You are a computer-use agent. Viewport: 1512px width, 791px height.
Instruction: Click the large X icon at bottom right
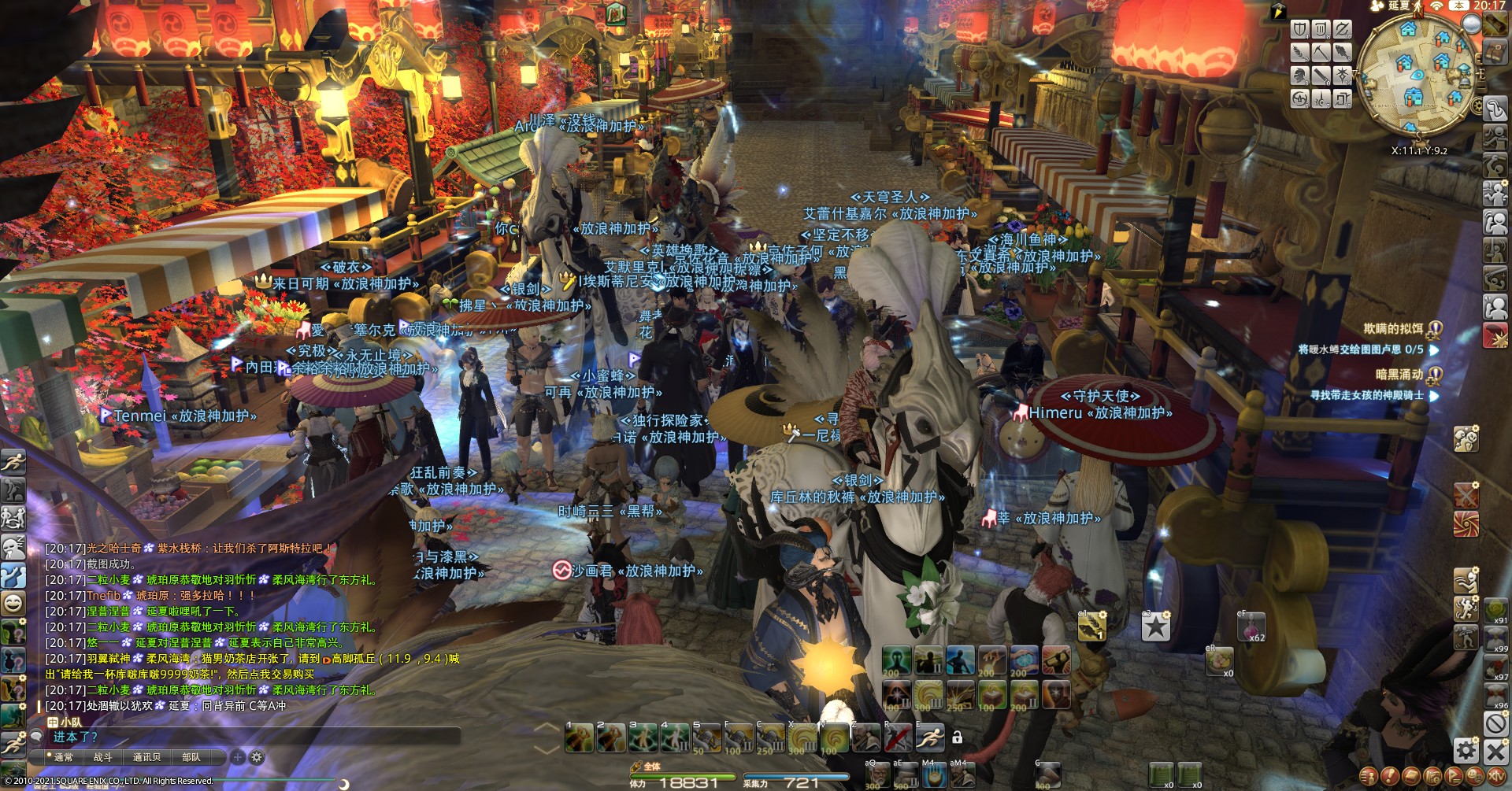1495,751
